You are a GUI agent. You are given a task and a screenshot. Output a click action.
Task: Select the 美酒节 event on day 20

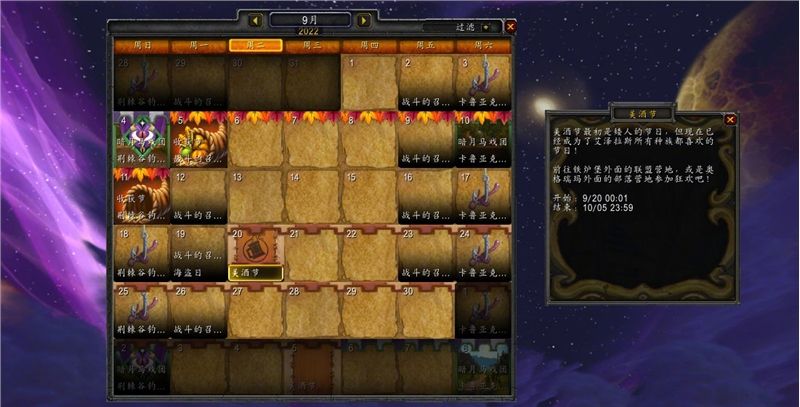[x=256, y=271]
